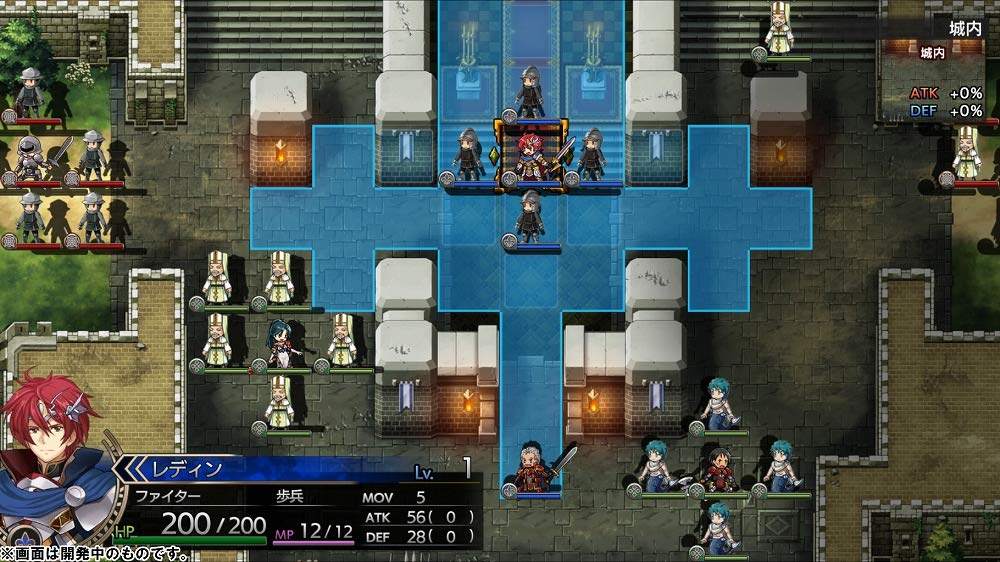Select the highlighted Ledin unit in the yellow cursor
Image resolution: width=1000 pixels, height=562 pixels.
point(531,154)
